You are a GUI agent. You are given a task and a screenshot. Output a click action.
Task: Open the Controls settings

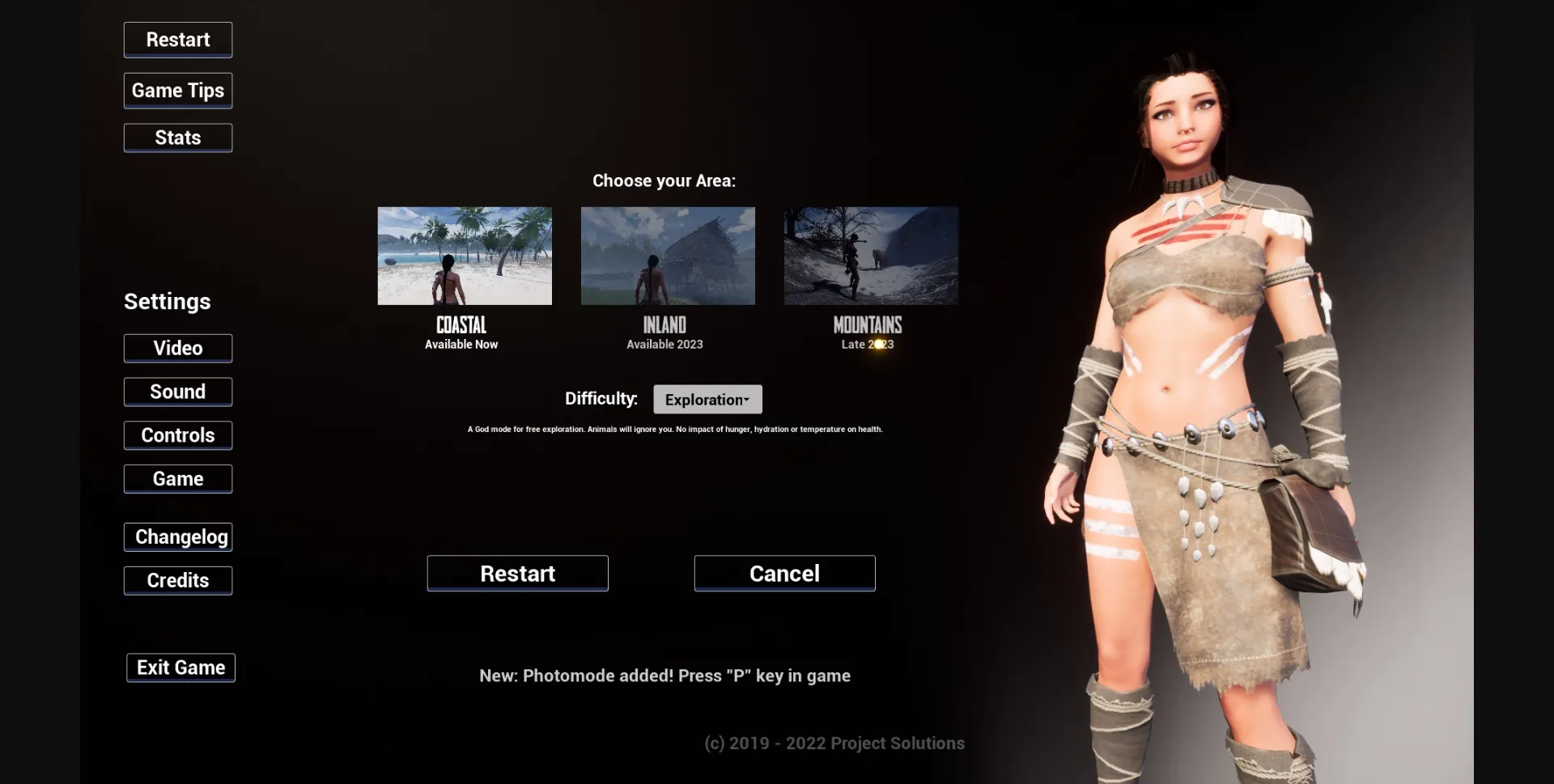point(177,435)
